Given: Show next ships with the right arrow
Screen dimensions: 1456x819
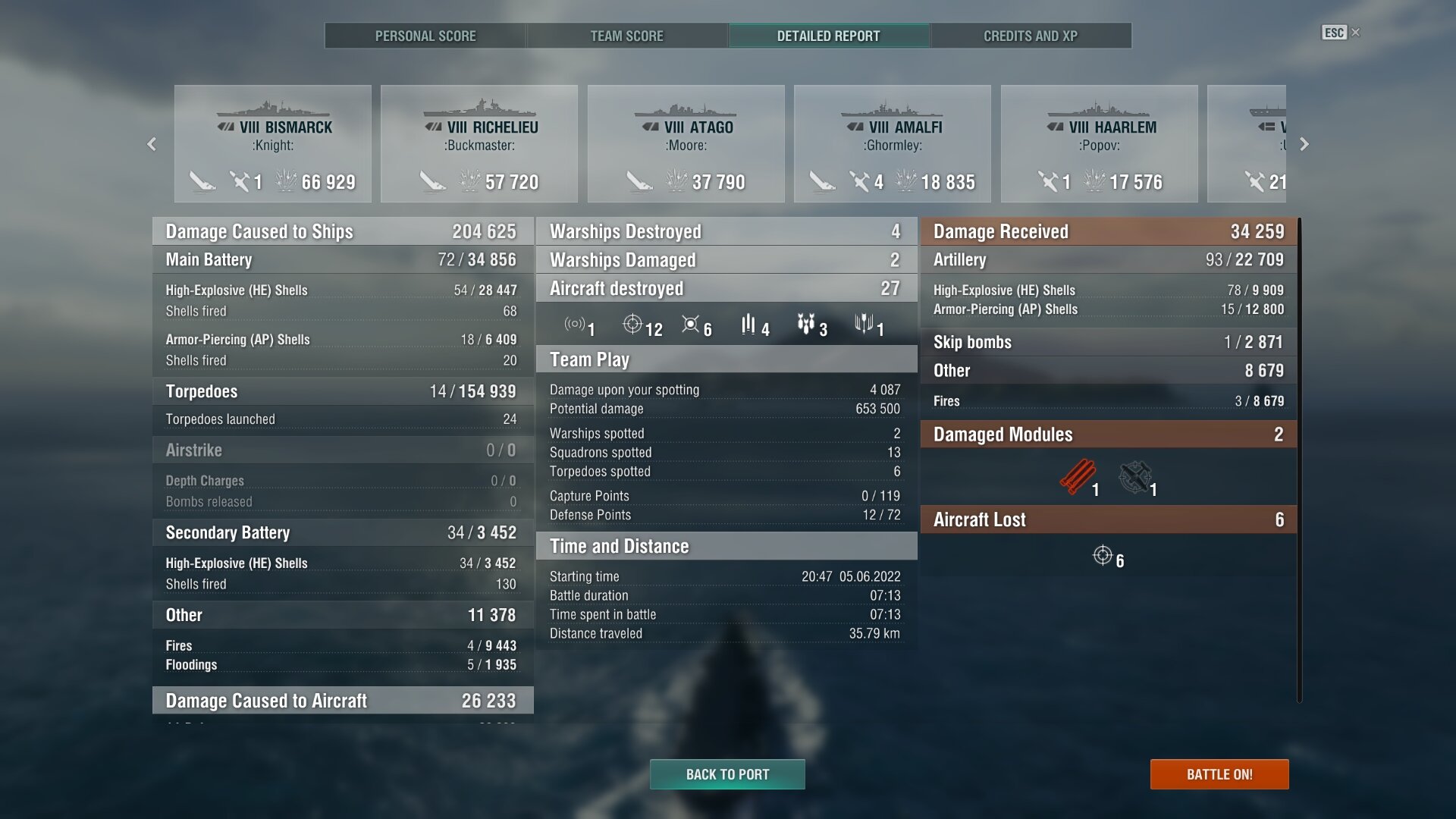Looking at the screenshot, I should tap(1304, 144).
